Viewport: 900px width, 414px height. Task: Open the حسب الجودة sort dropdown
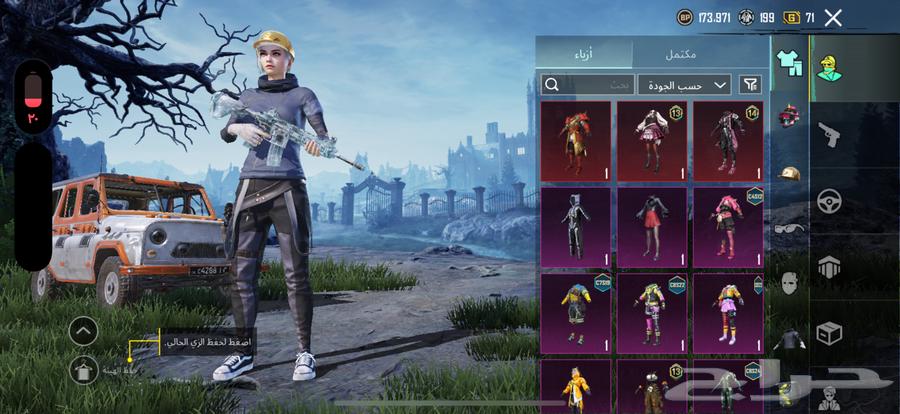(x=685, y=84)
